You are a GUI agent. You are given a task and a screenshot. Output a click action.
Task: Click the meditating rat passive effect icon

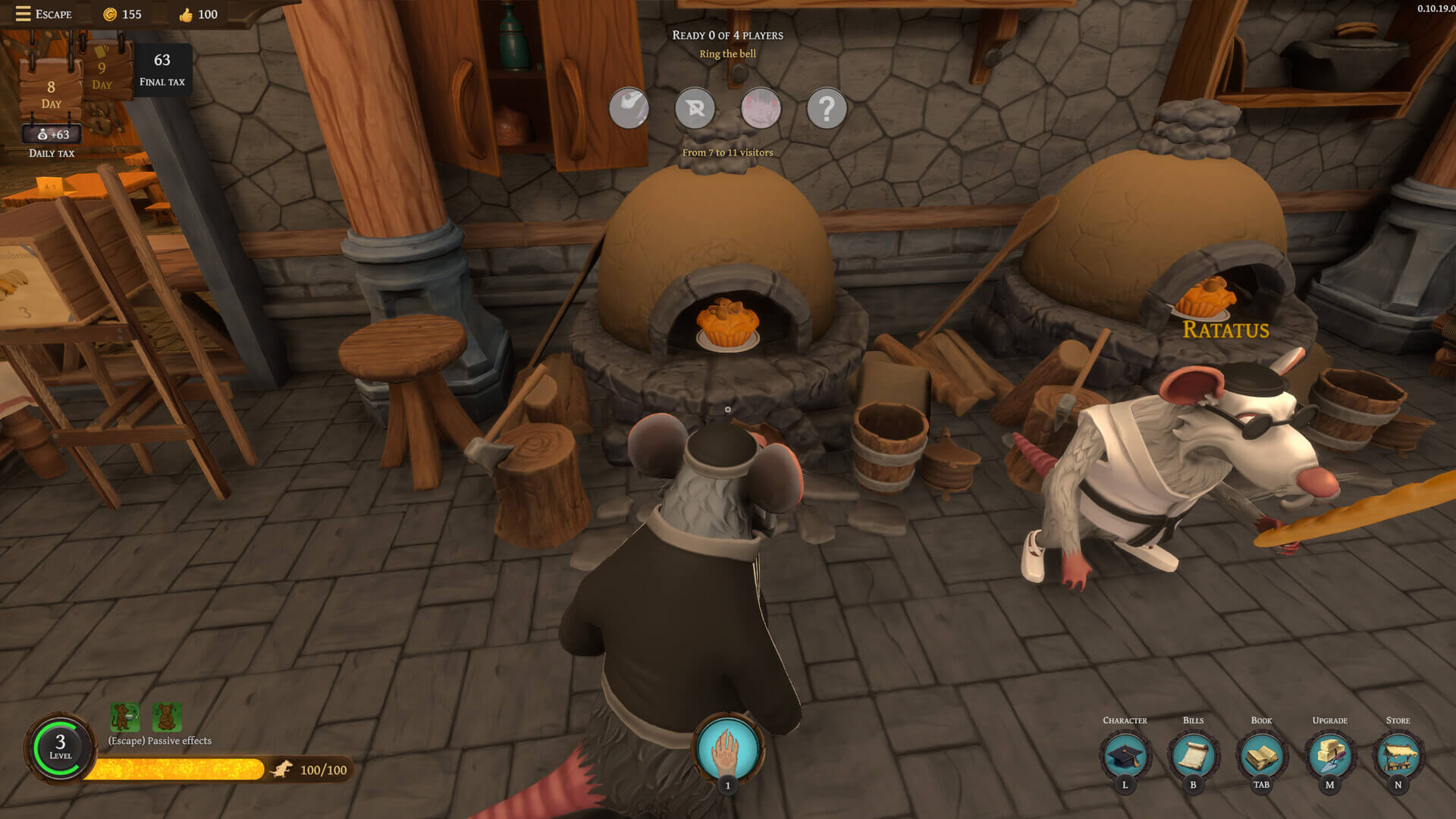(x=167, y=717)
